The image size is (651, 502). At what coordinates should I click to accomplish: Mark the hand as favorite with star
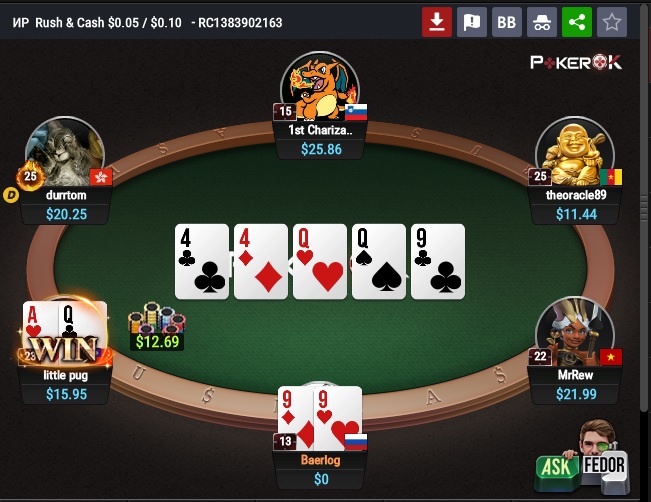[x=612, y=21]
